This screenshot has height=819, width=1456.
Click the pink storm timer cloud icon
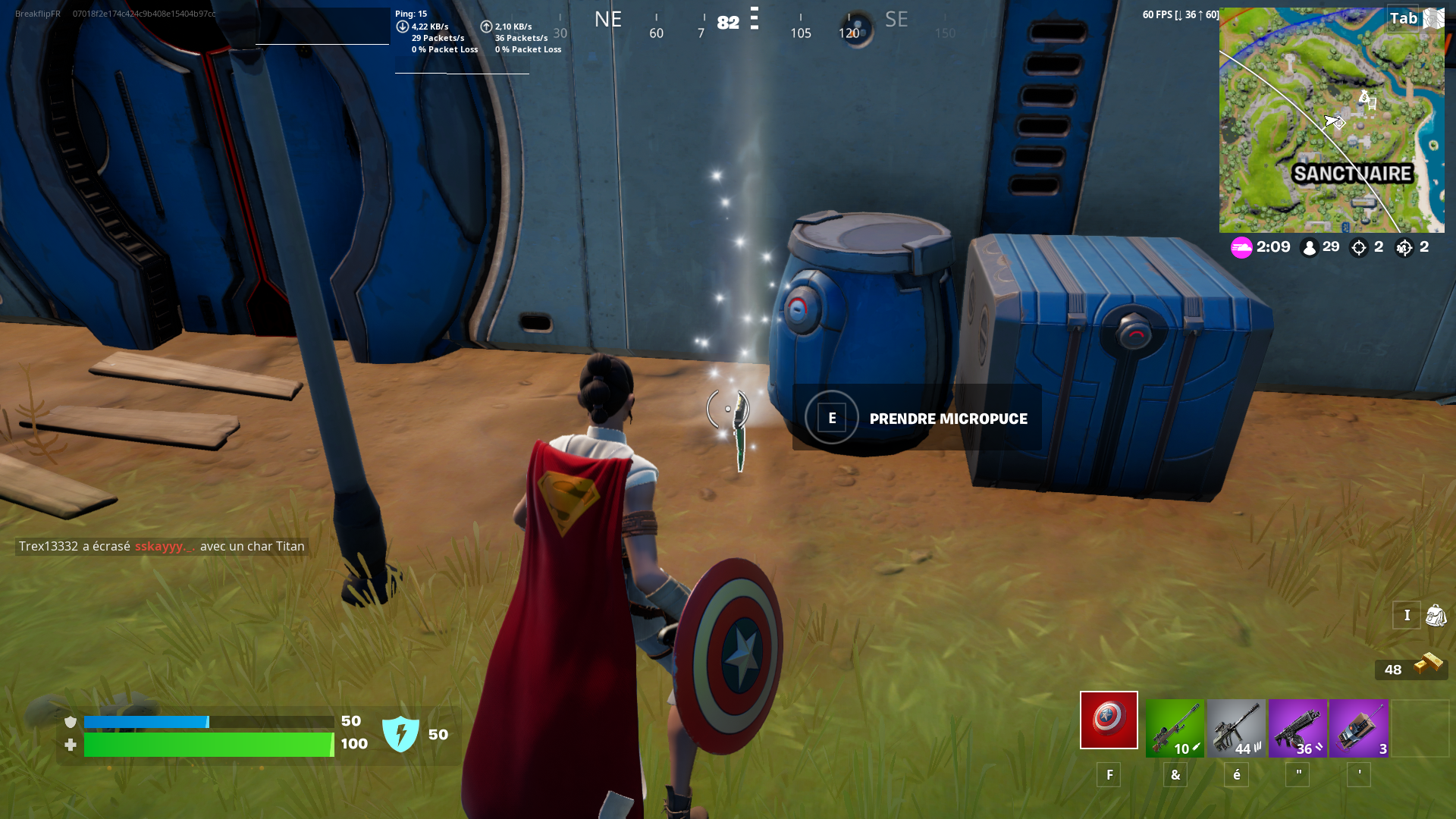(x=1241, y=247)
